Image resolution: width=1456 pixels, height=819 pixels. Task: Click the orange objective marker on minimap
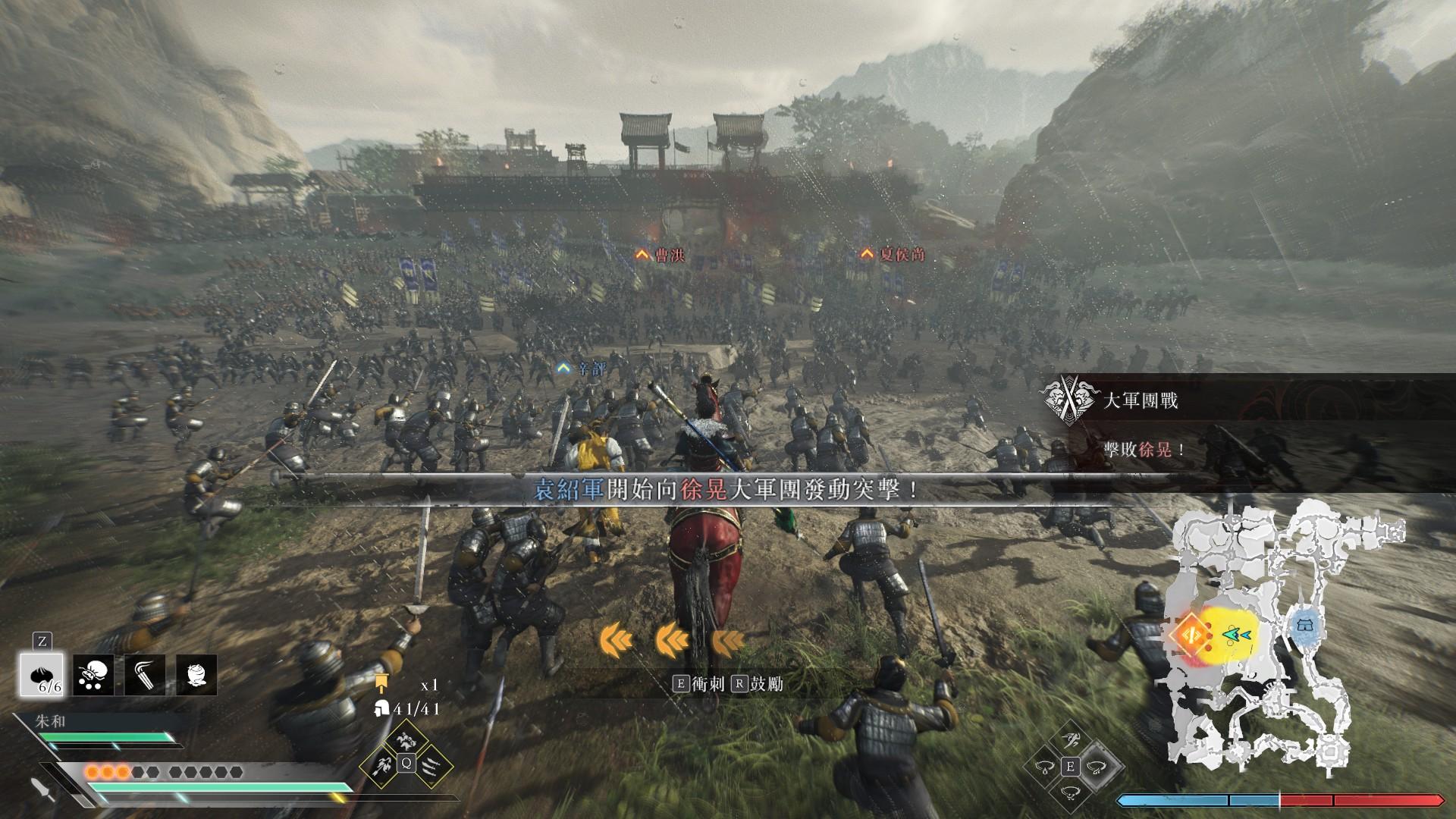point(1190,634)
